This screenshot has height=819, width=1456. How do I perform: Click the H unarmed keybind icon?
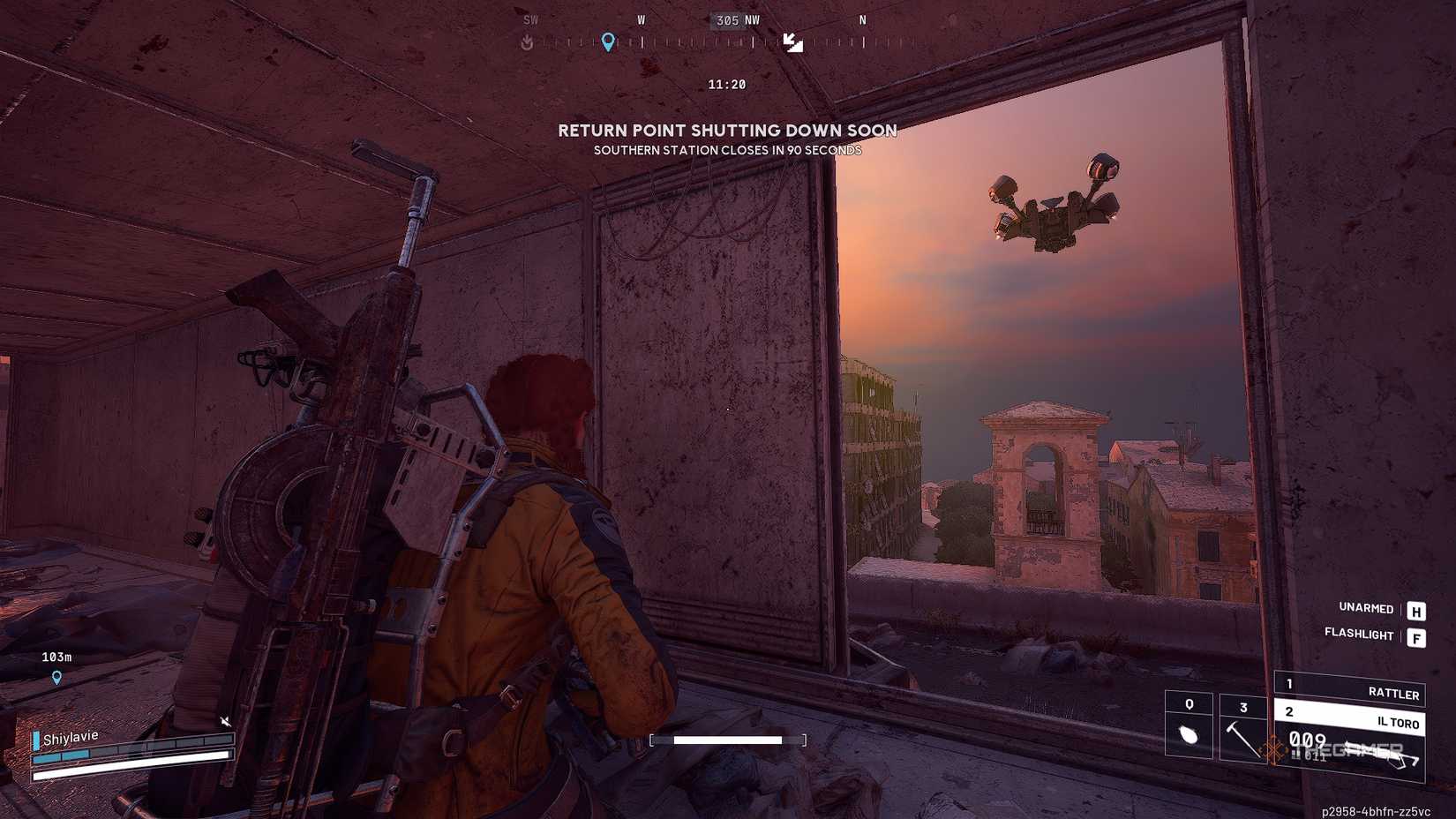(1415, 610)
